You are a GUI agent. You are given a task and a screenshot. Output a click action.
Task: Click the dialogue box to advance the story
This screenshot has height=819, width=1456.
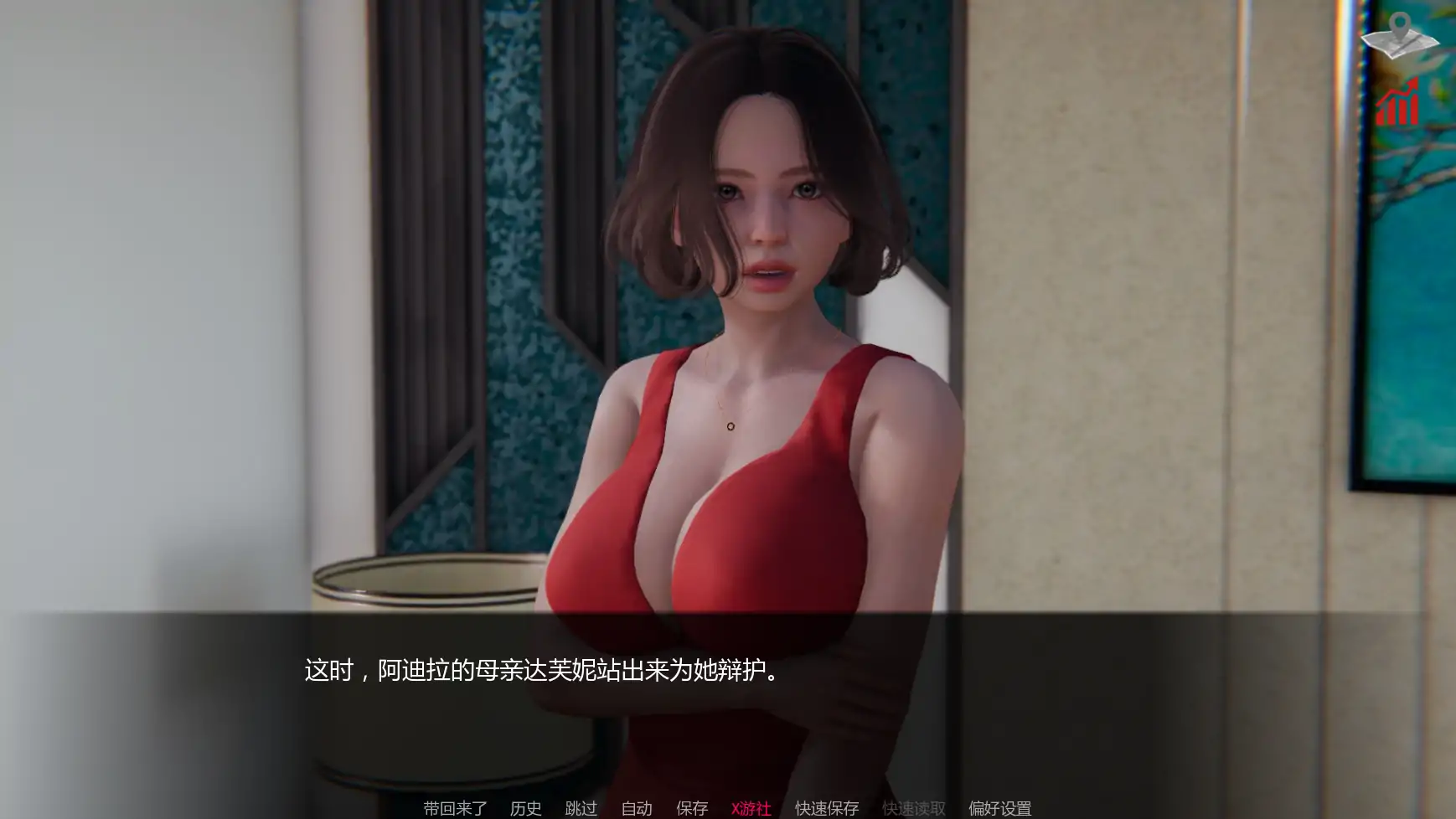coord(728,703)
